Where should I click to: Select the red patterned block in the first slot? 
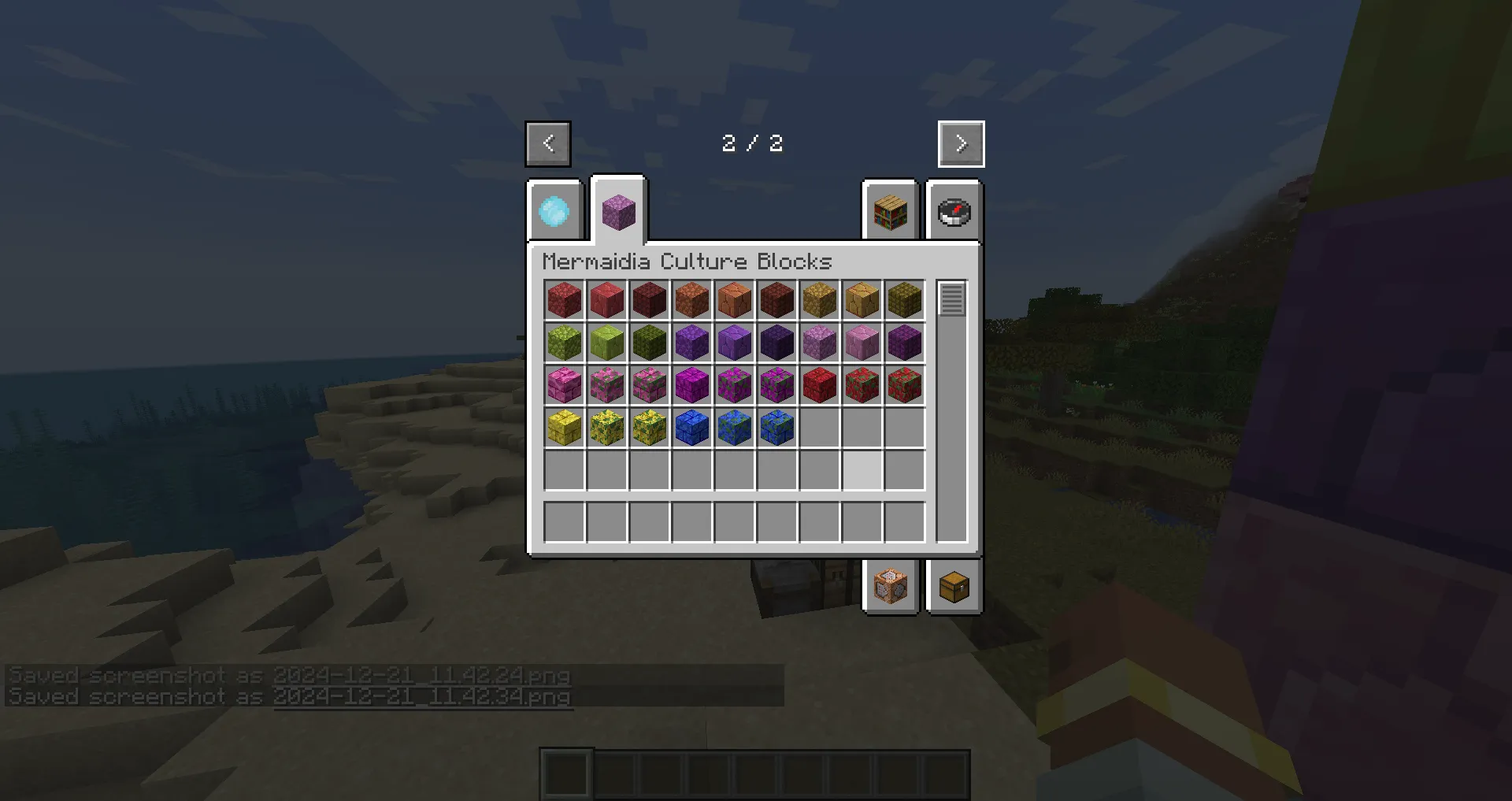tap(564, 299)
